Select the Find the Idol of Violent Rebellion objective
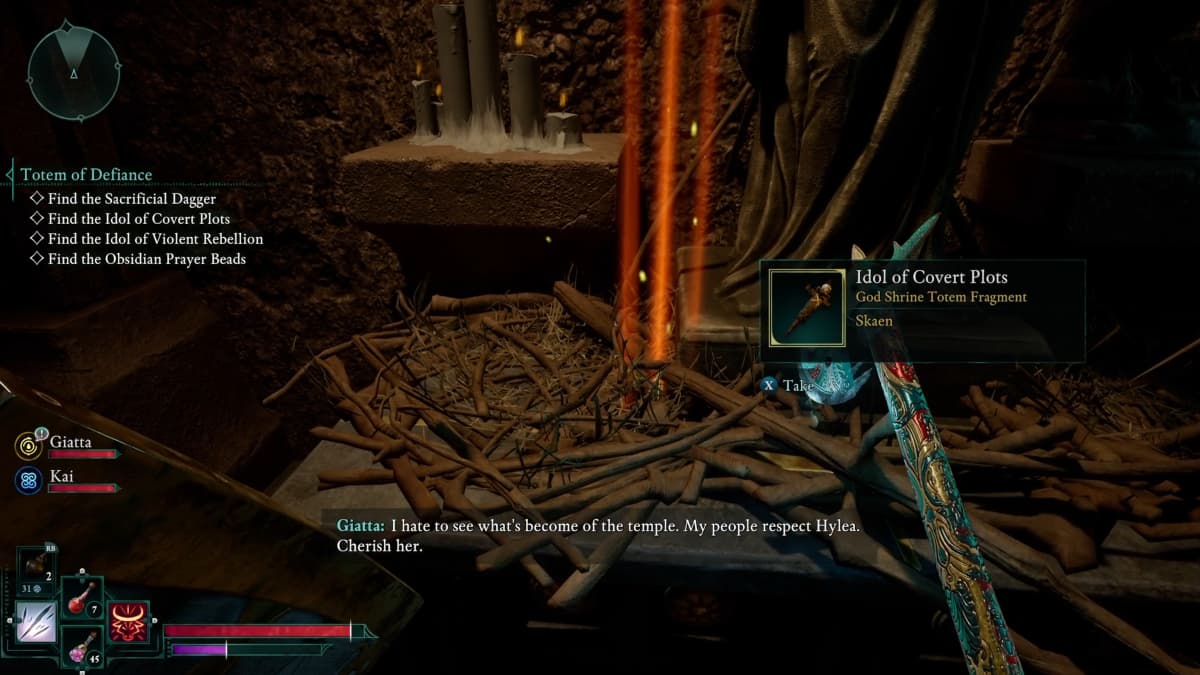Screen dimensions: 1200x675 pos(155,239)
